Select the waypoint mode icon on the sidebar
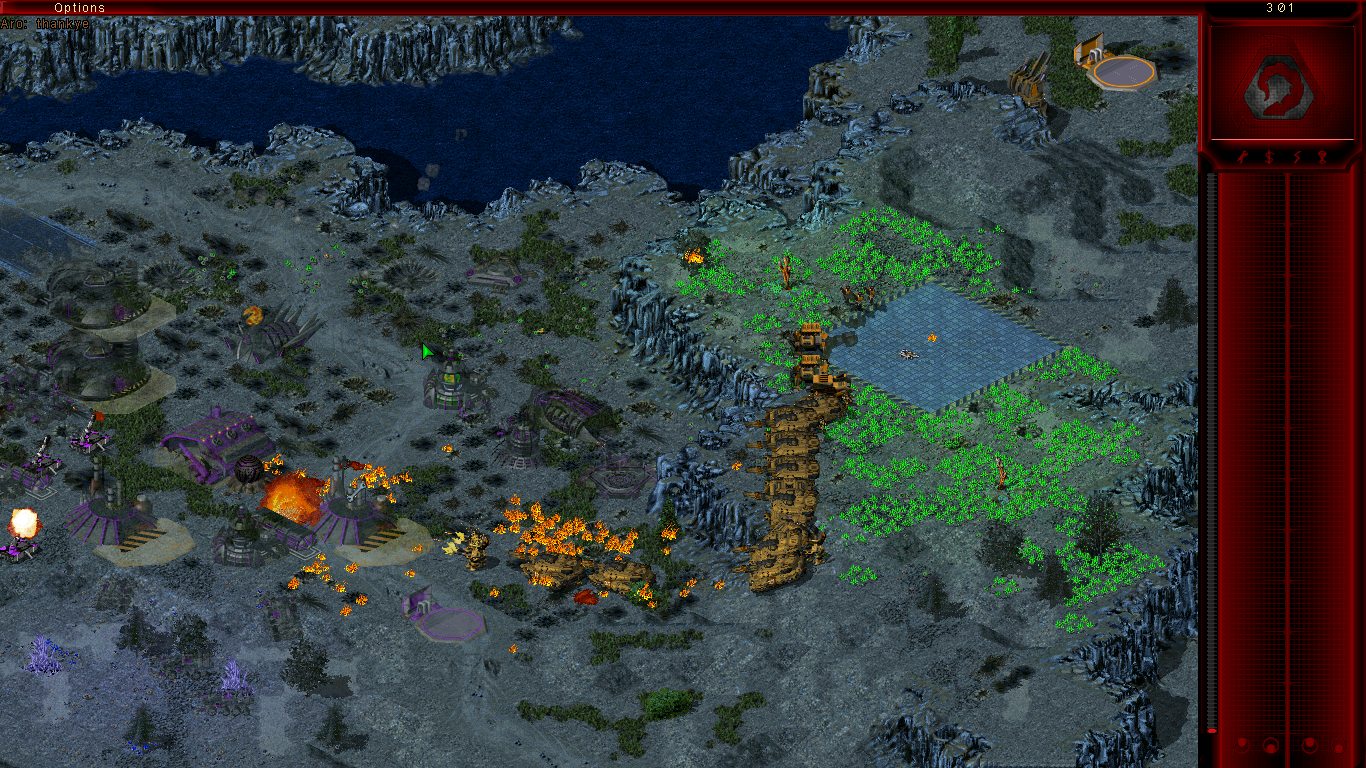Viewport: 1366px width, 768px height. point(1323,157)
